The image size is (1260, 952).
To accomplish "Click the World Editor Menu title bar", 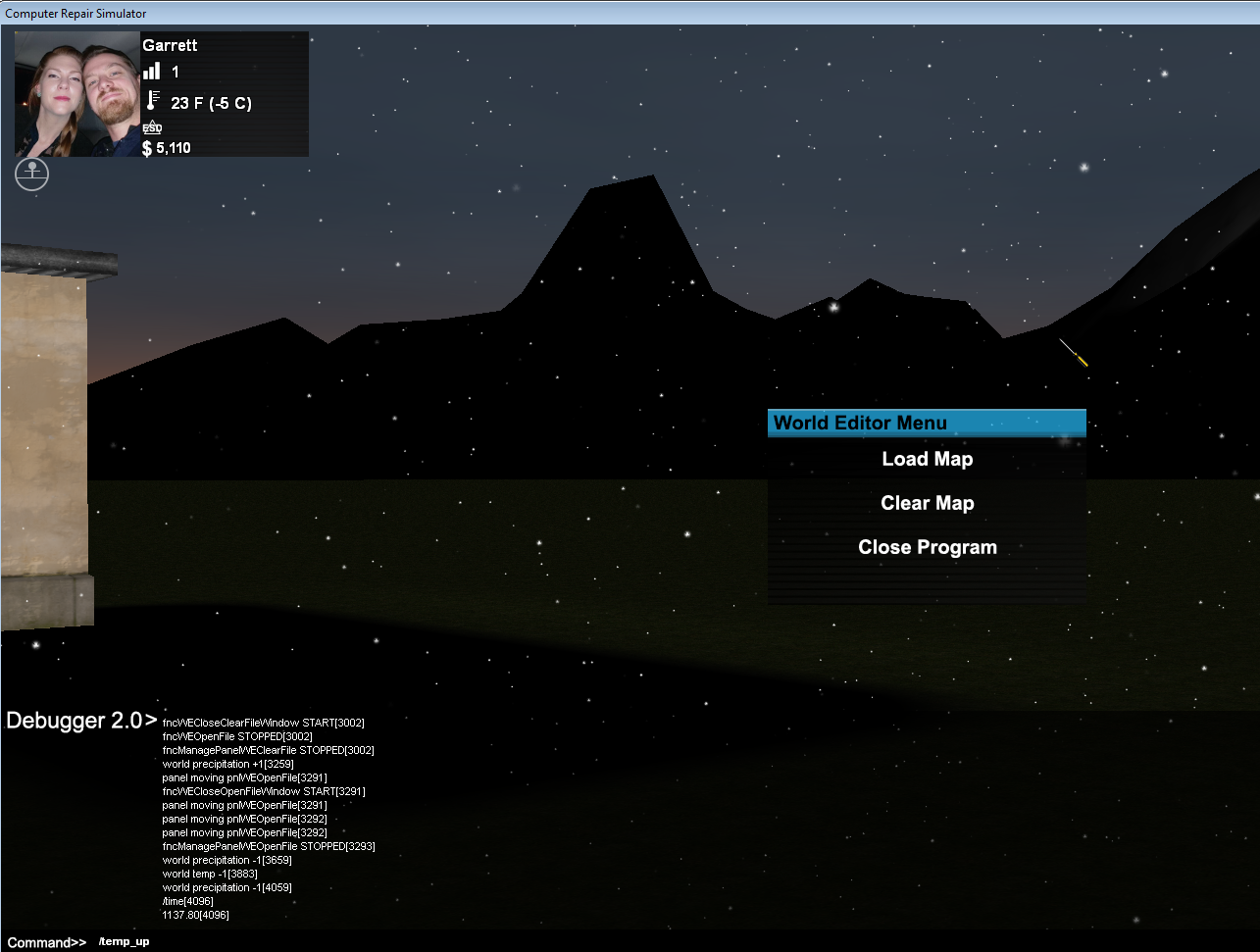I will pos(926,423).
